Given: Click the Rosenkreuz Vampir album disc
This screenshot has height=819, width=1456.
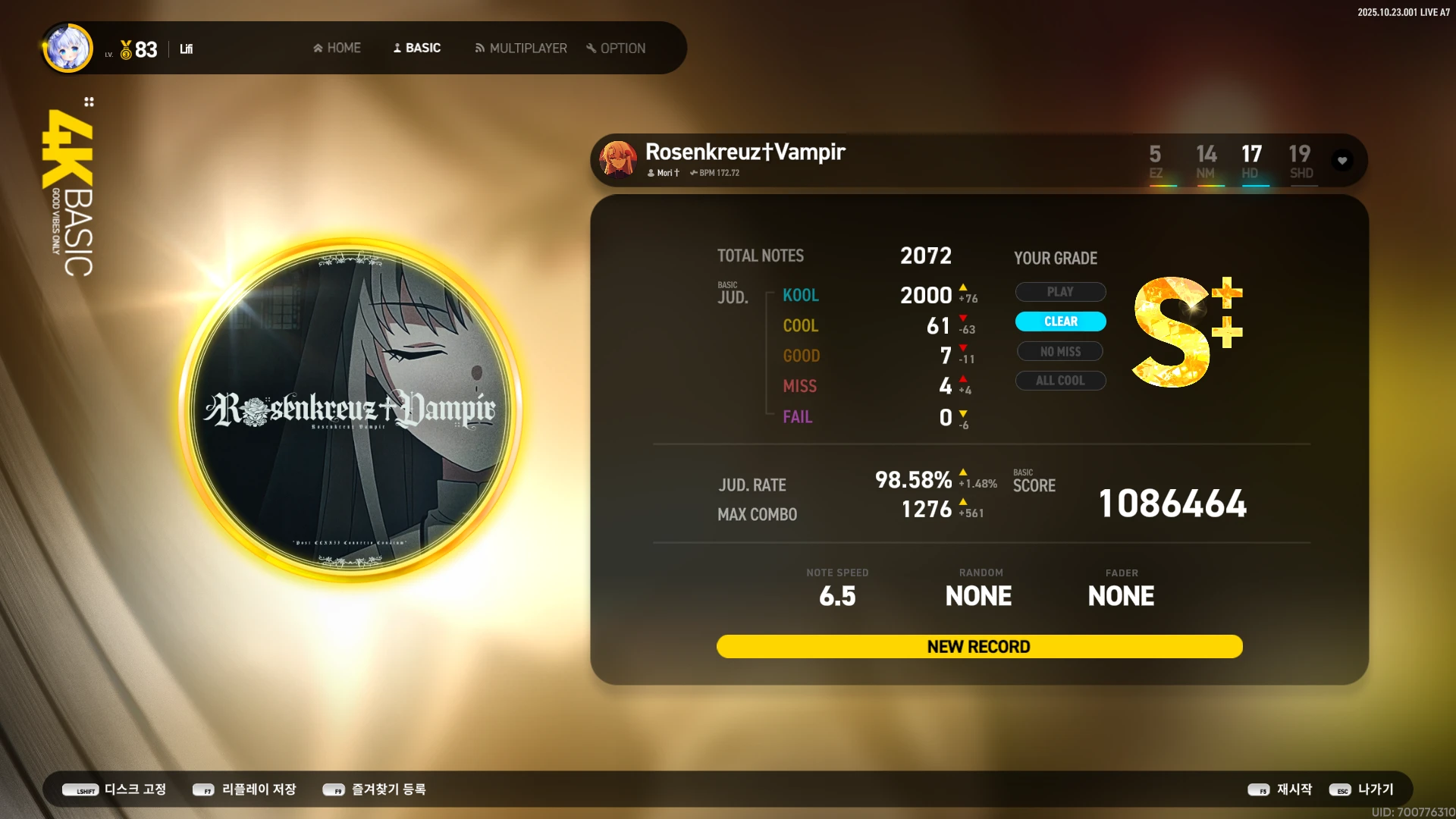Looking at the screenshot, I should point(350,409).
